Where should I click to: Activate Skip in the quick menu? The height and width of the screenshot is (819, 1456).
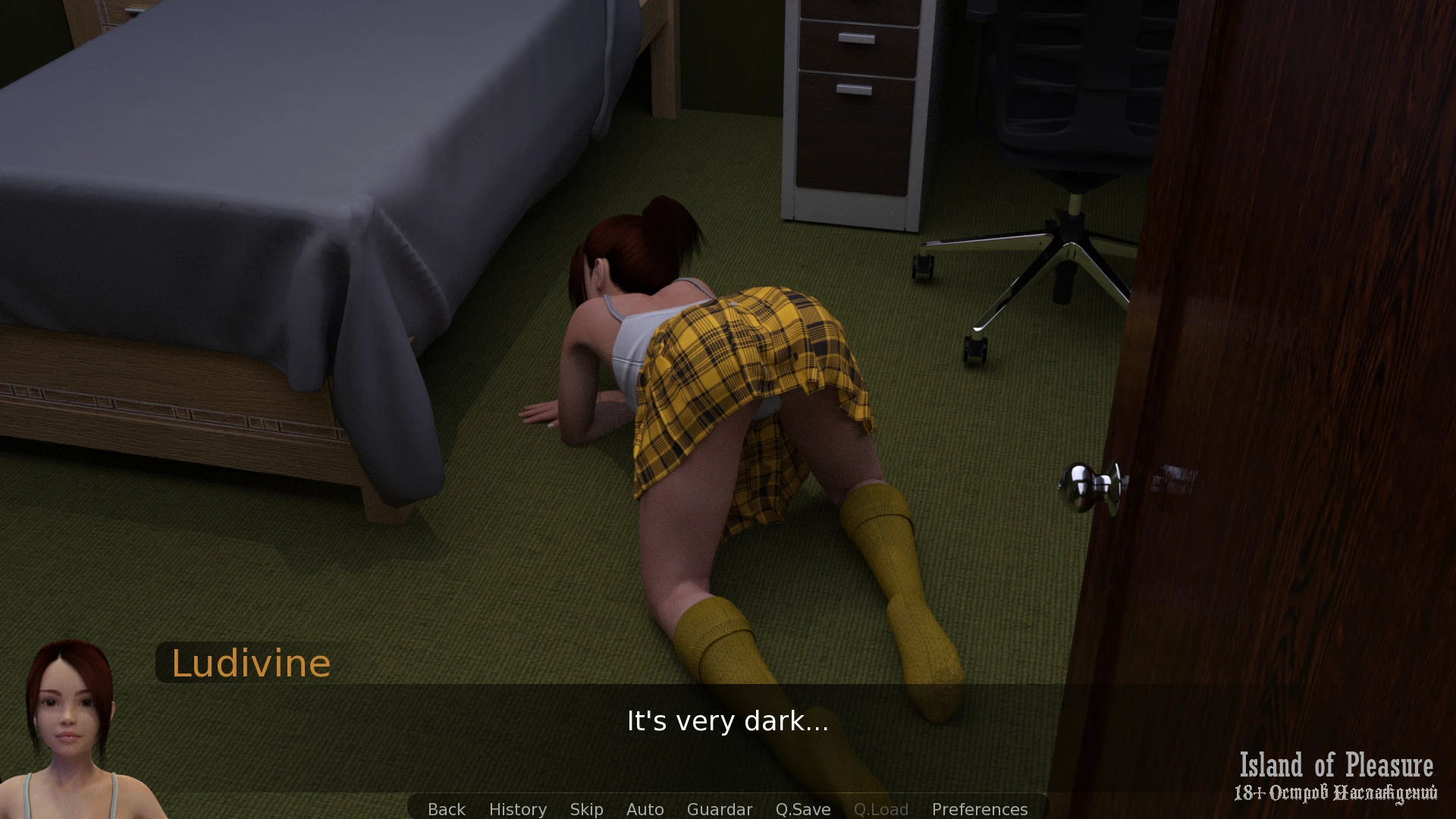click(586, 809)
